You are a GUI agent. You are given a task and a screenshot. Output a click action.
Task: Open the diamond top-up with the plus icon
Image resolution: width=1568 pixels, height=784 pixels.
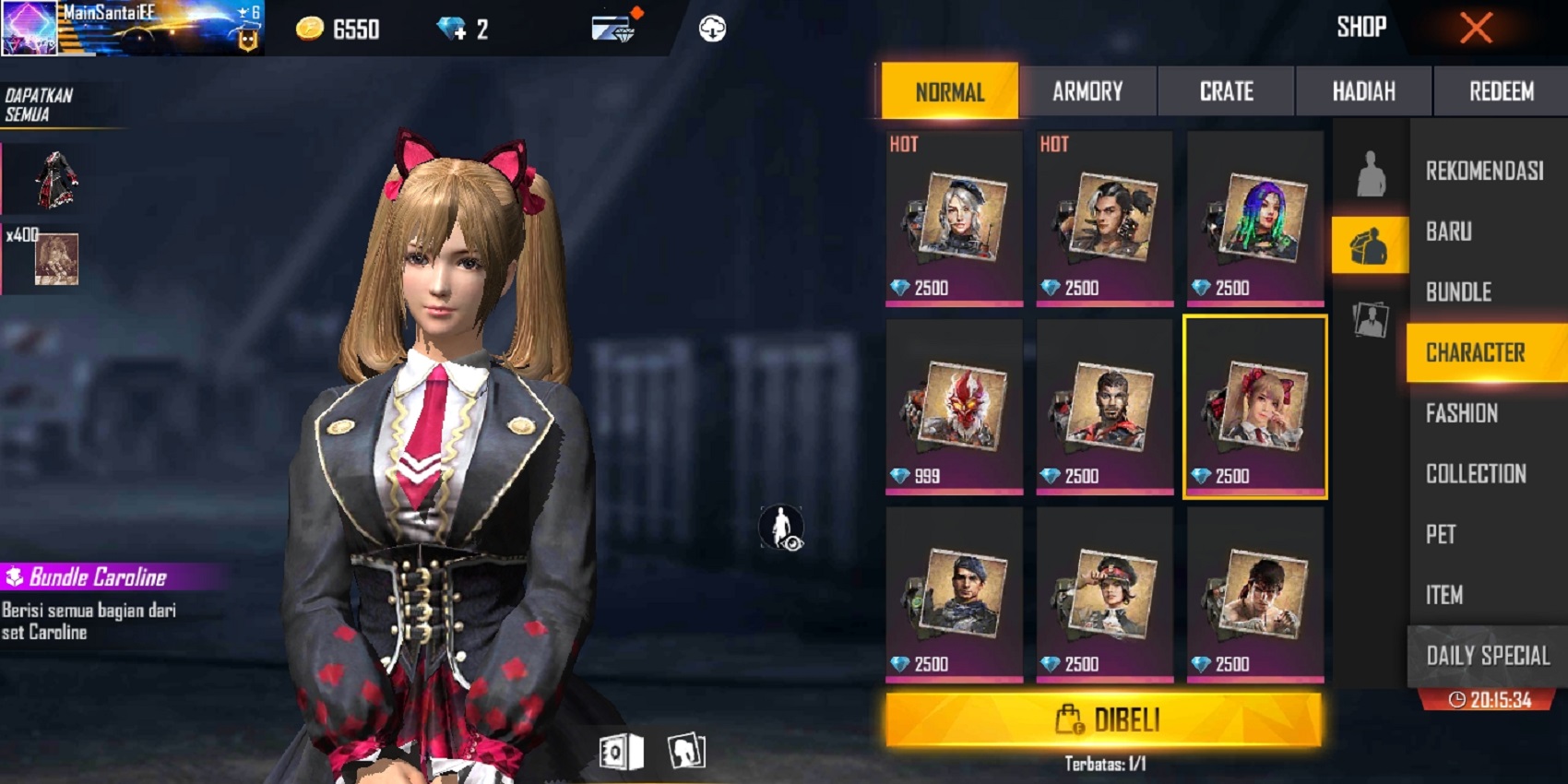point(453,27)
